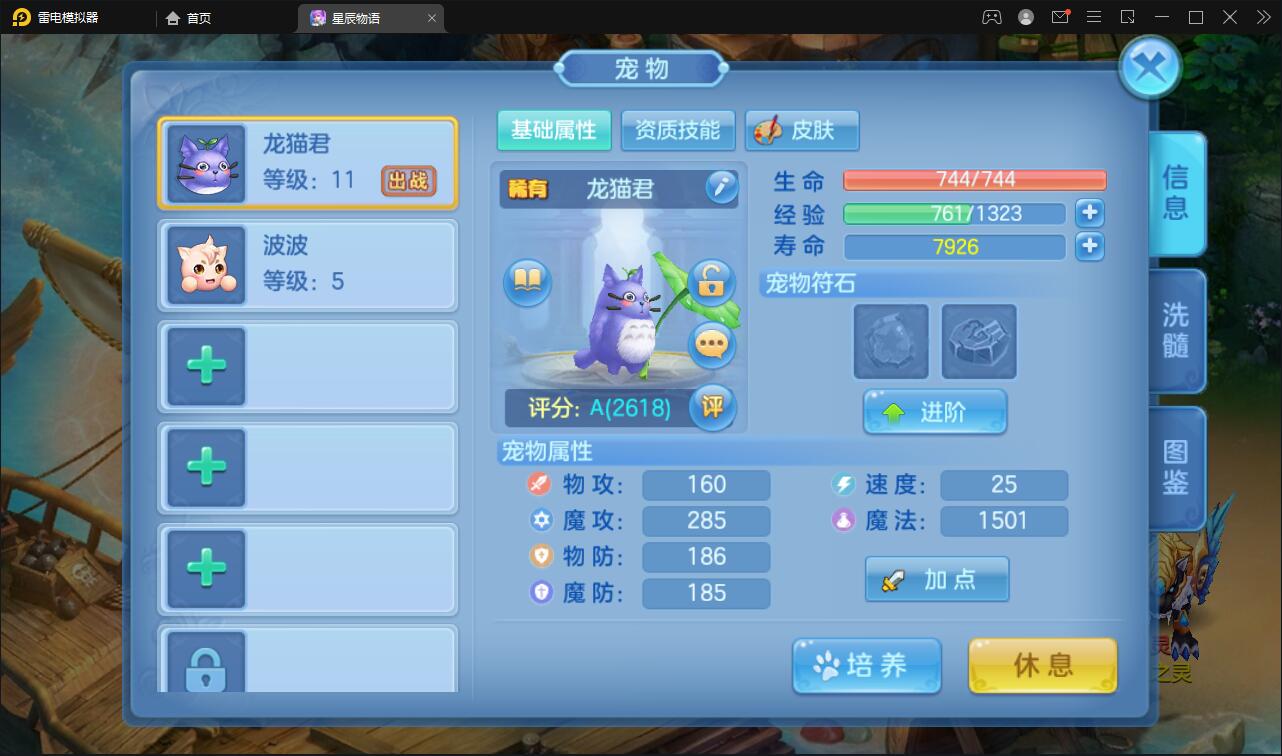Select 波波 level 5 in pet list
This screenshot has width=1282, height=756.
coord(307,264)
